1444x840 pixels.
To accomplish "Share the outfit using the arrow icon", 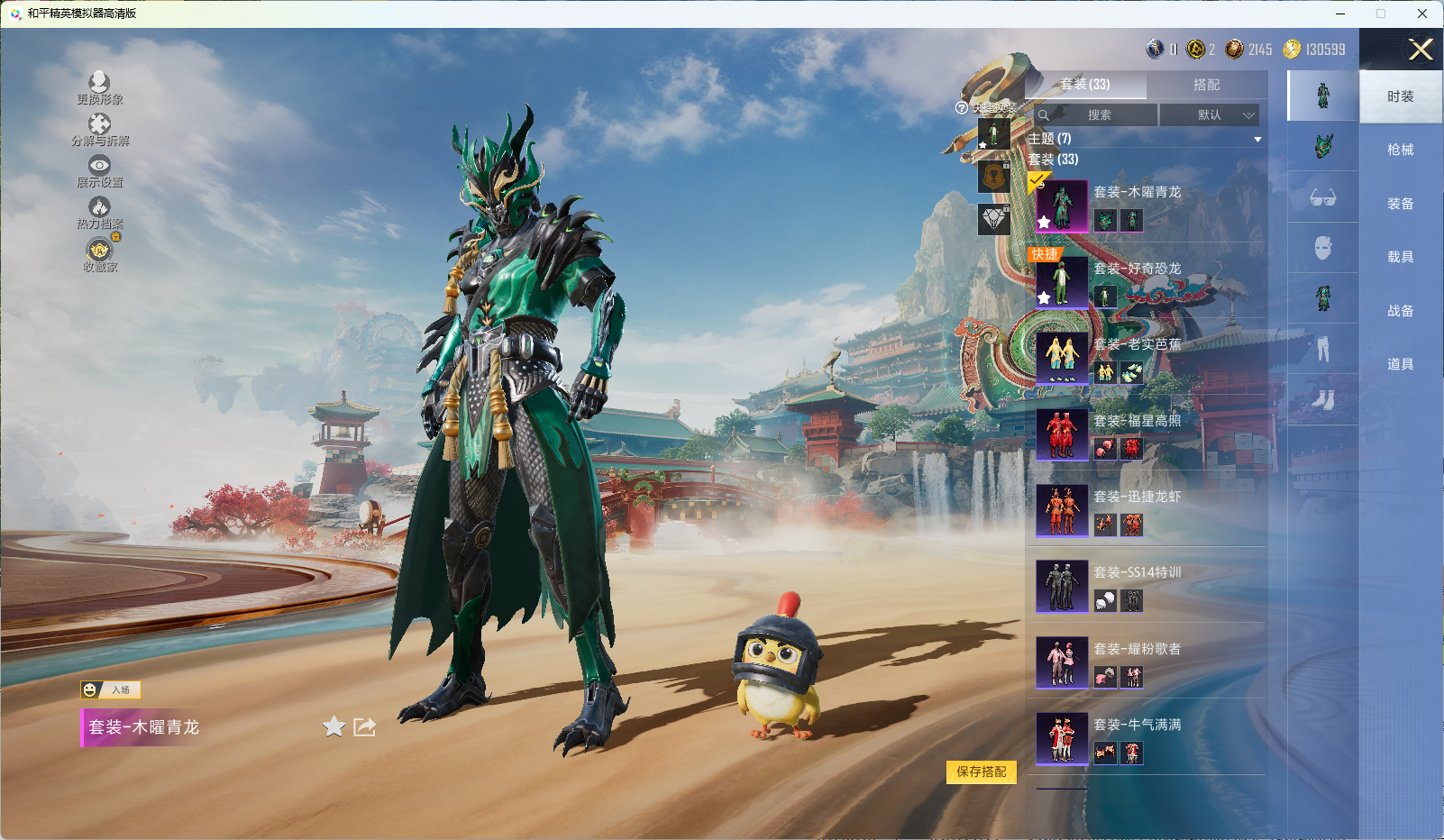I will click(x=364, y=726).
